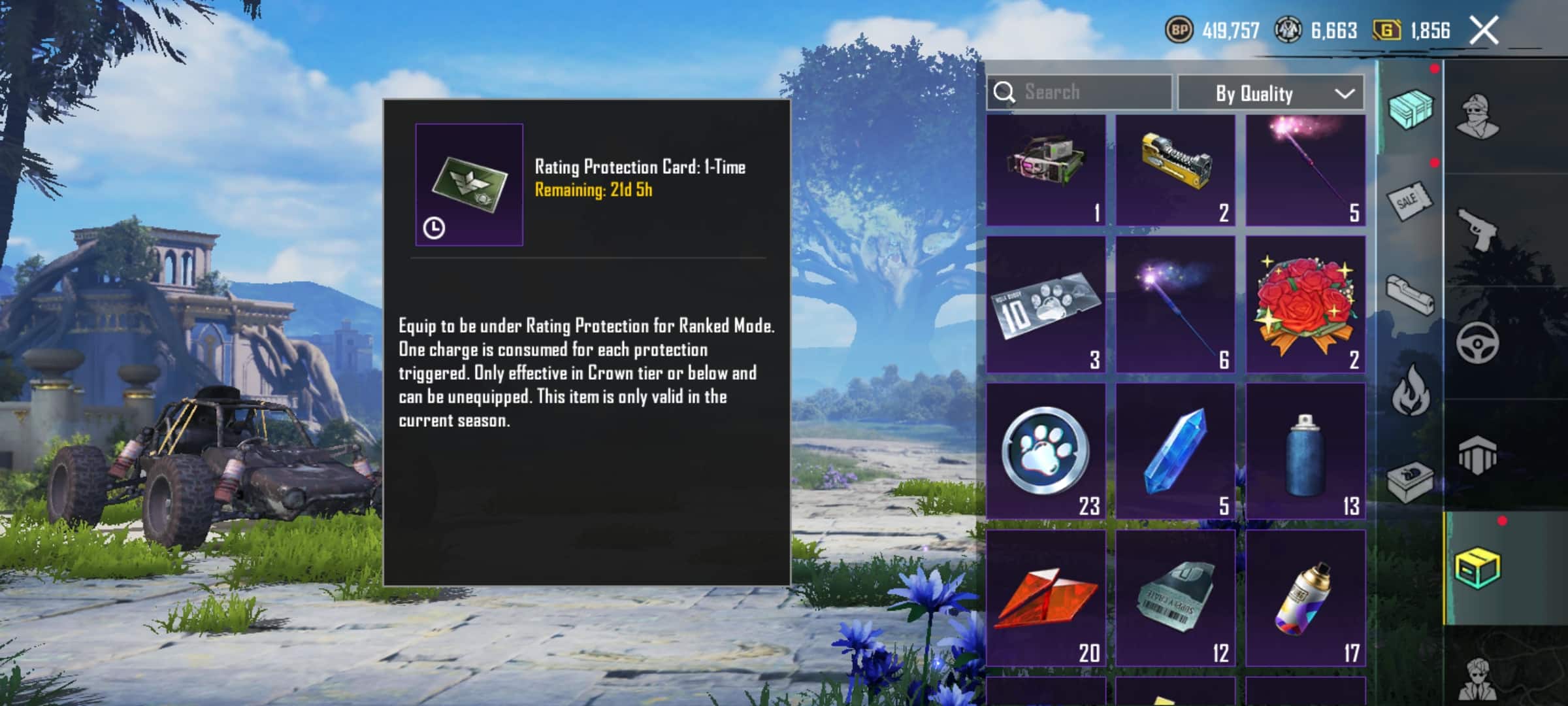Select the red rose bouquet item
The image size is (1568, 706).
1305,305
